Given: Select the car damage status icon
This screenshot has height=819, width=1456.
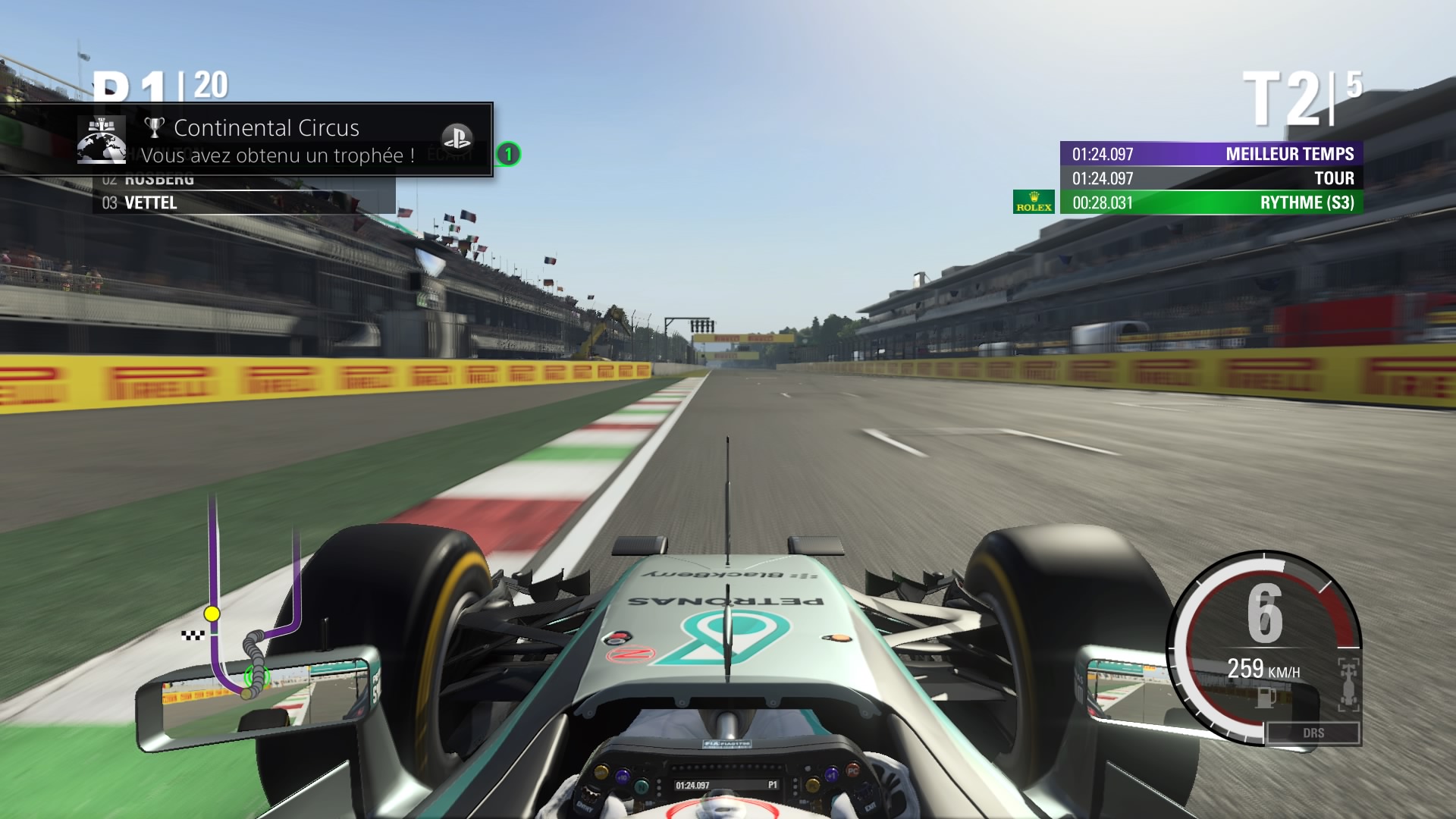Looking at the screenshot, I should 1348,684.
